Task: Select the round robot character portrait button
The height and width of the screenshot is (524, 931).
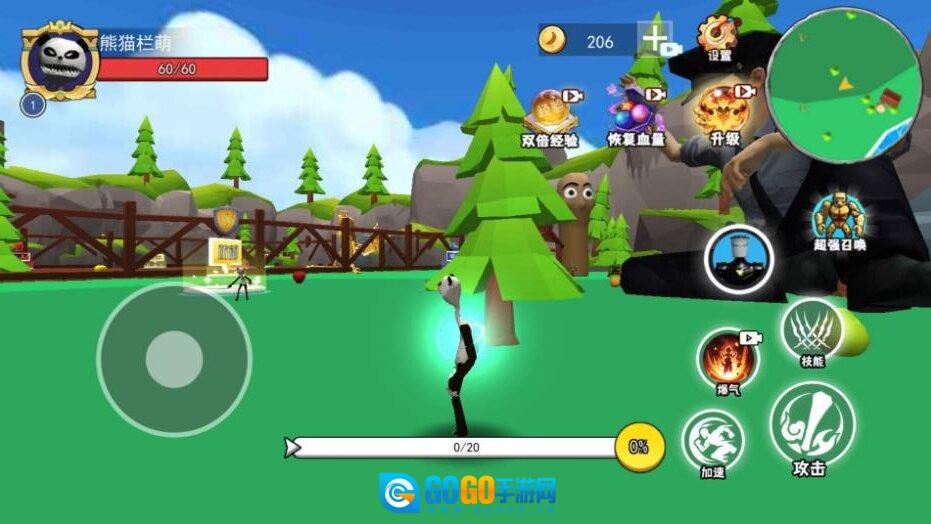Action: coord(740,259)
